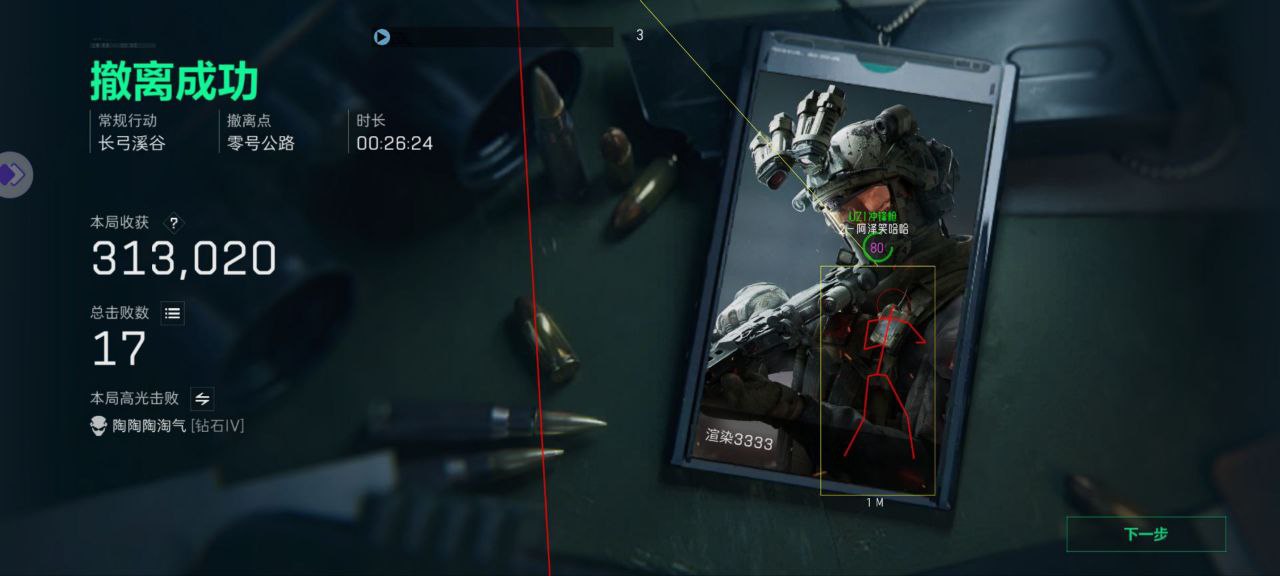Click the blue play button at top
The image size is (1280, 576).
[382, 37]
